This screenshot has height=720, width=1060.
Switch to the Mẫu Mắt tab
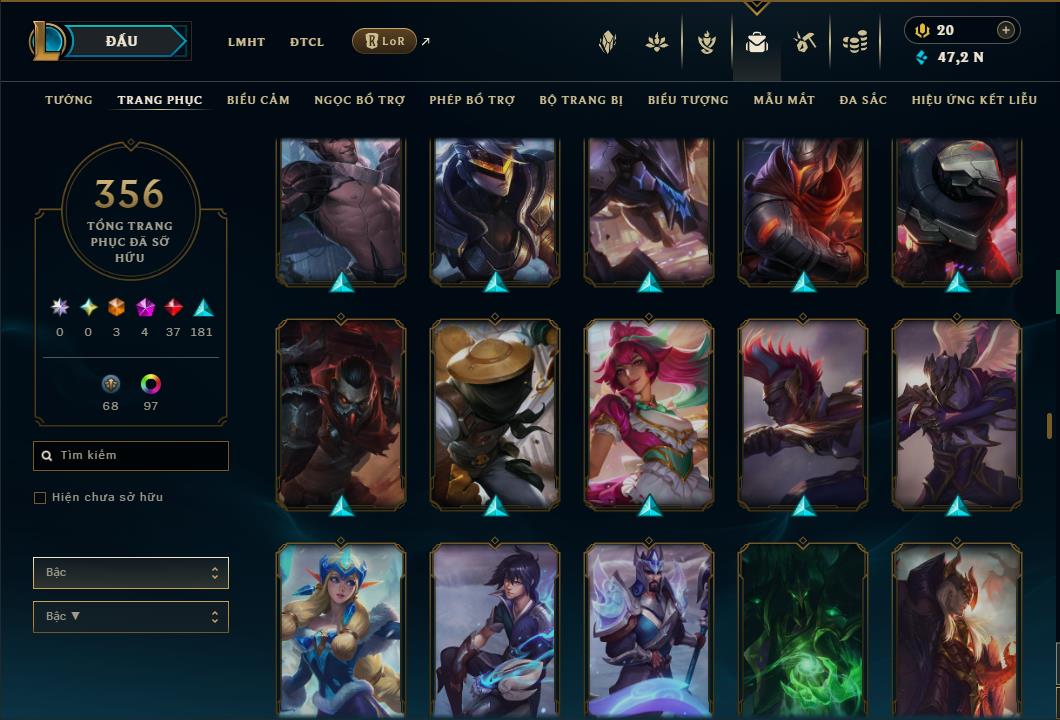[784, 100]
